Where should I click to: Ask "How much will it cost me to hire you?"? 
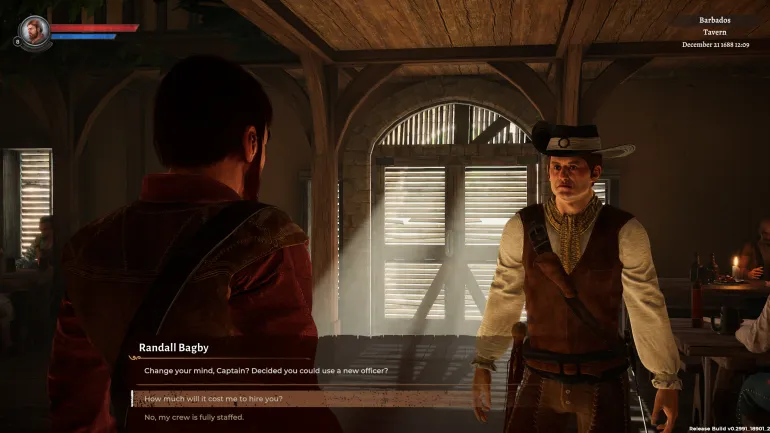[x=214, y=398]
